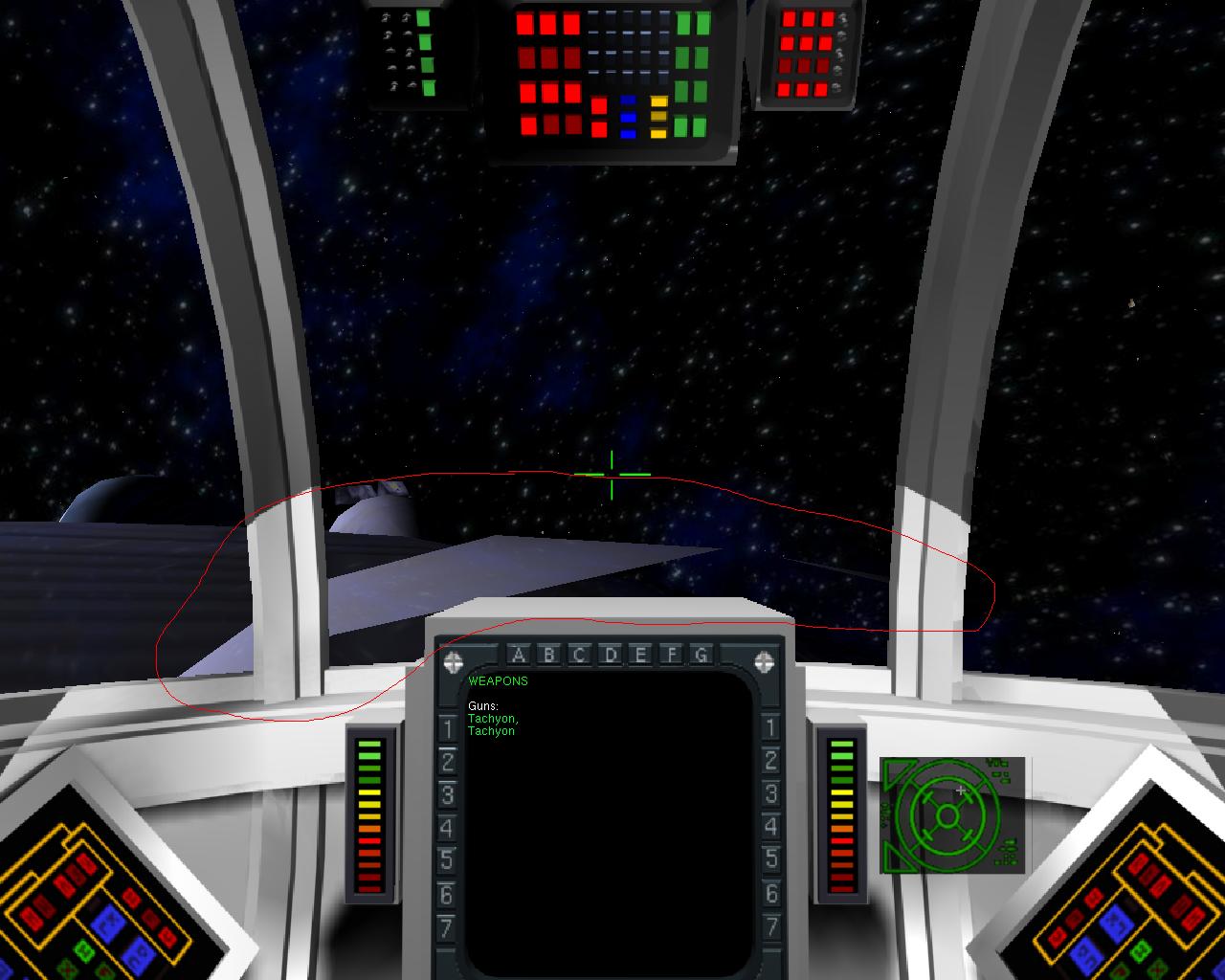The image size is (1225, 980).
Task: Choose the D button on the cockpit display
Action: pyautogui.click(x=610, y=656)
